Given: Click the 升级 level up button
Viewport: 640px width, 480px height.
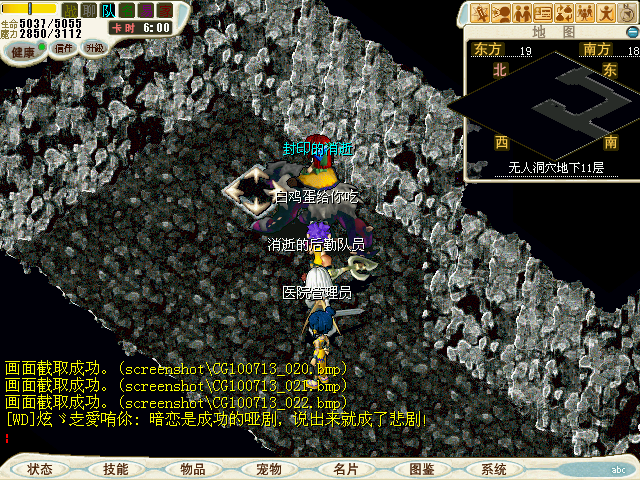Looking at the screenshot, I should tap(94, 48).
